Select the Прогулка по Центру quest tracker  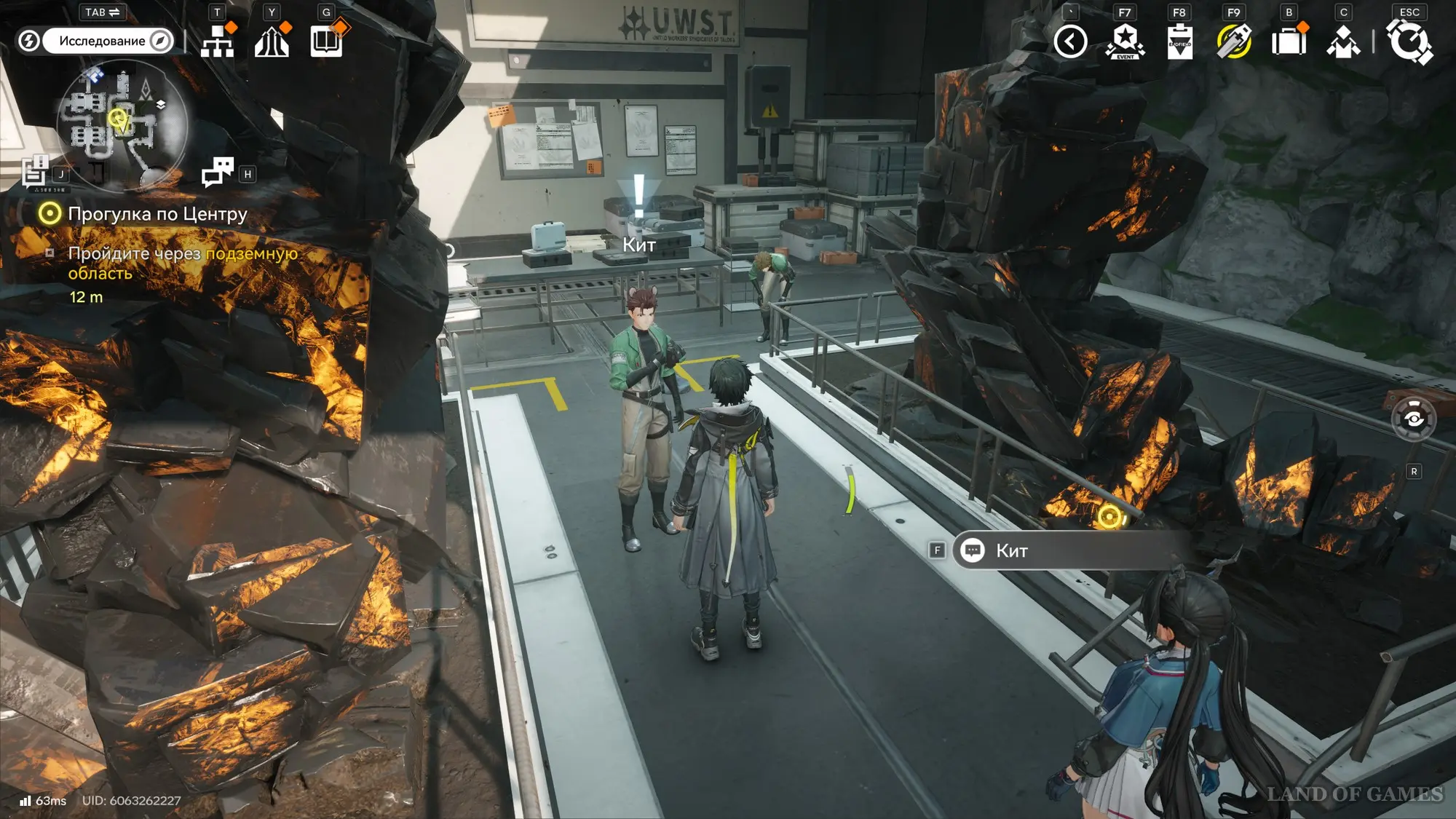click(157, 214)
